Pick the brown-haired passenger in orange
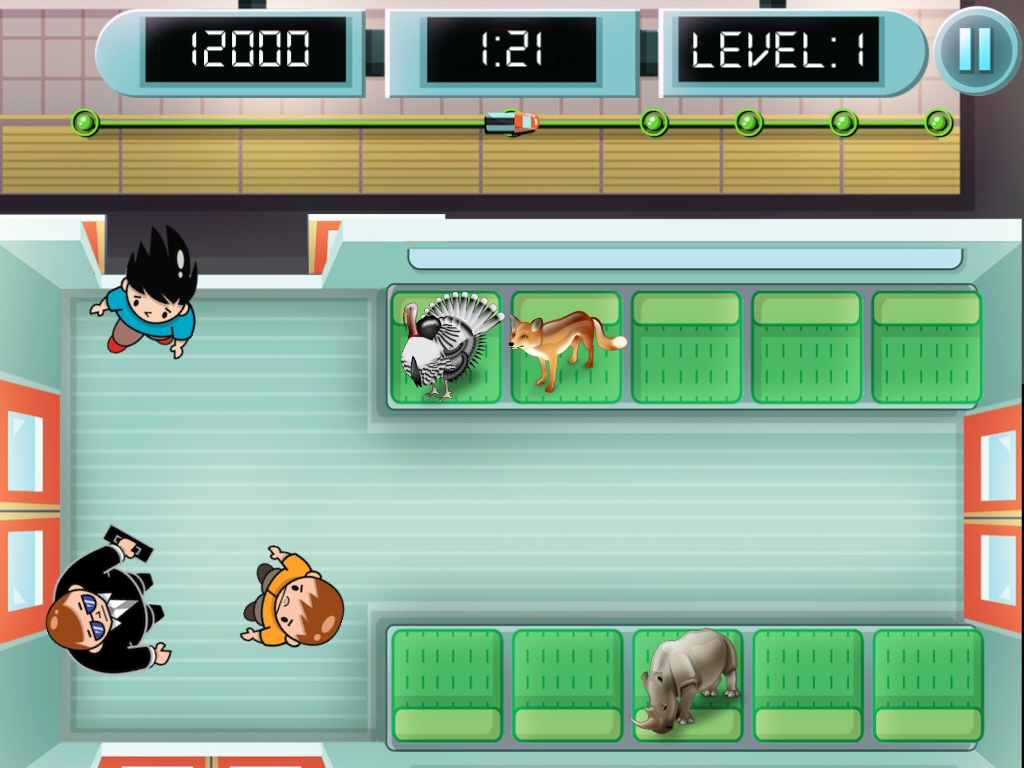 click(293, 600)
